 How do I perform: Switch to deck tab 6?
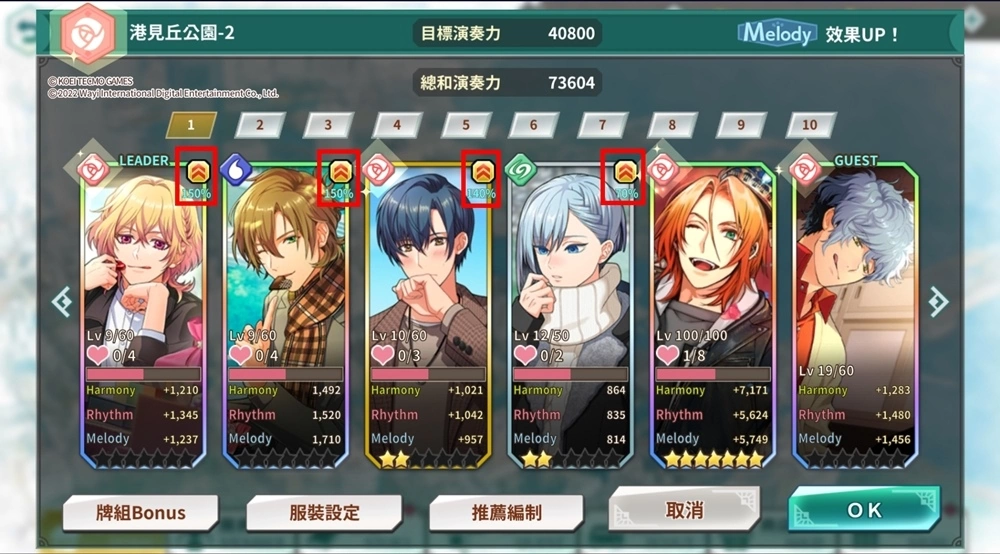click(534, 125)
